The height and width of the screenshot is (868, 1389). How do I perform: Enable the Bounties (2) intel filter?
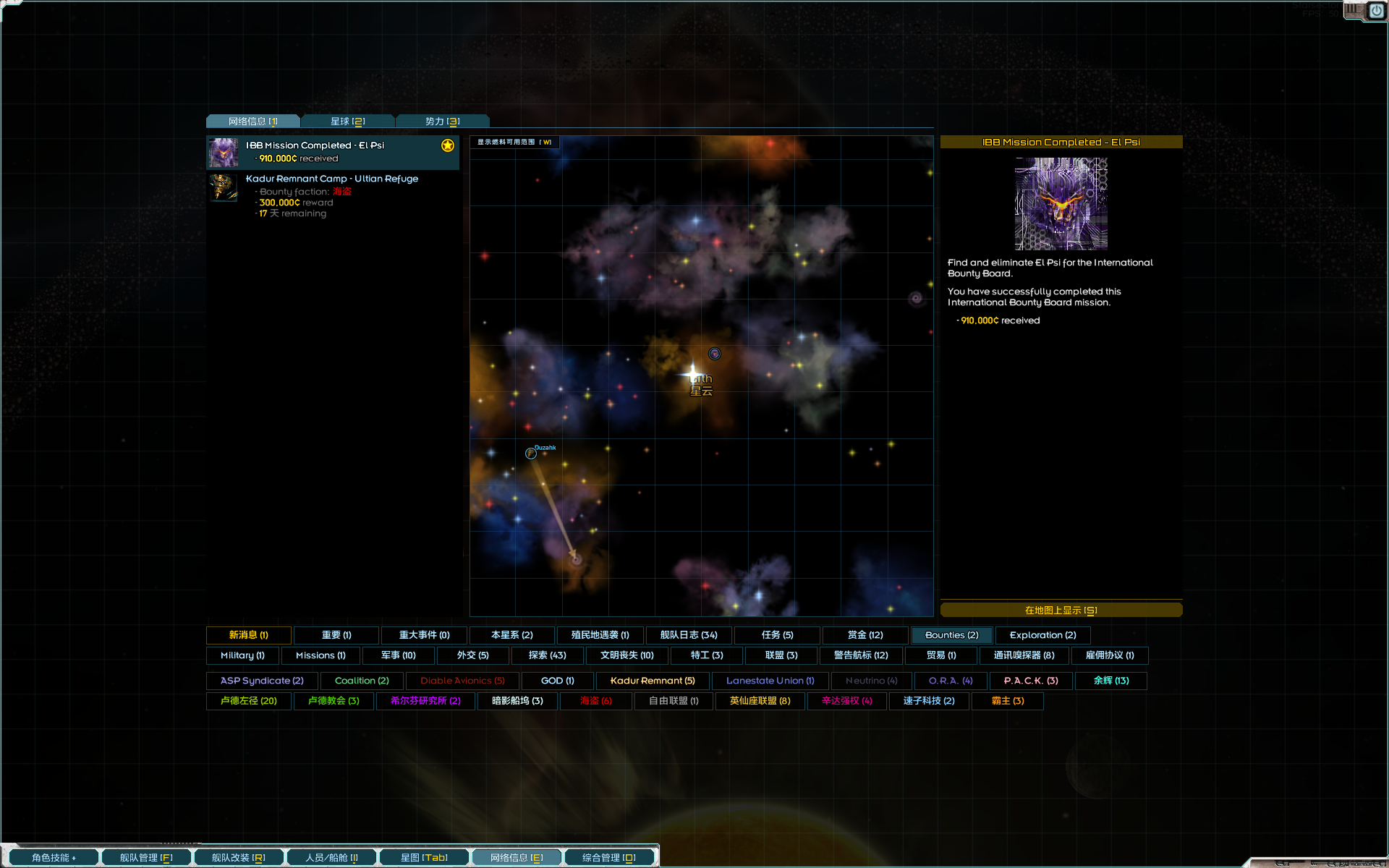point(951,634)
